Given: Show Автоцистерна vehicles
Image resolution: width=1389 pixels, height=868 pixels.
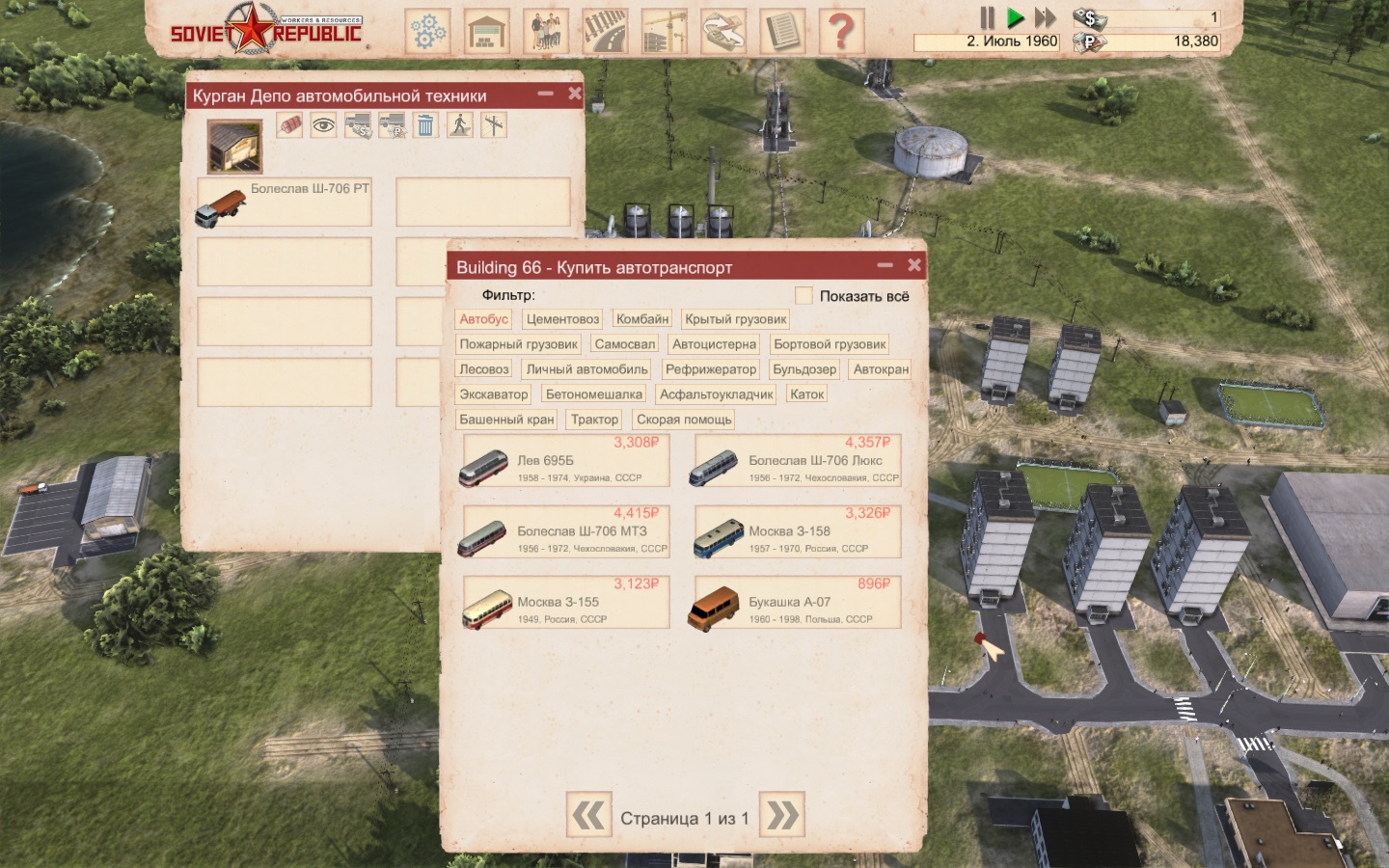Looking at the screenshot, I should click(x=714, y=344).
